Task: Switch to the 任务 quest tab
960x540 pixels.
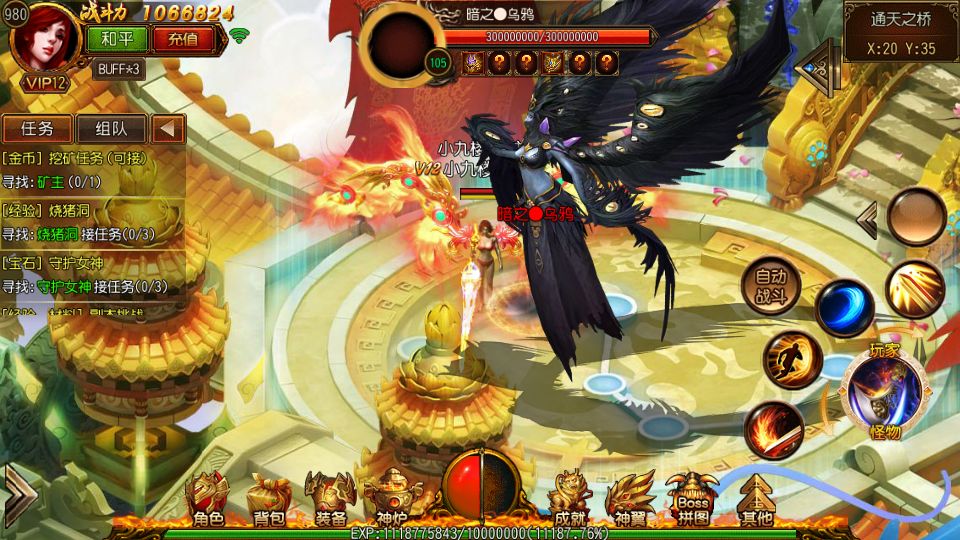Action: (37, 128)
